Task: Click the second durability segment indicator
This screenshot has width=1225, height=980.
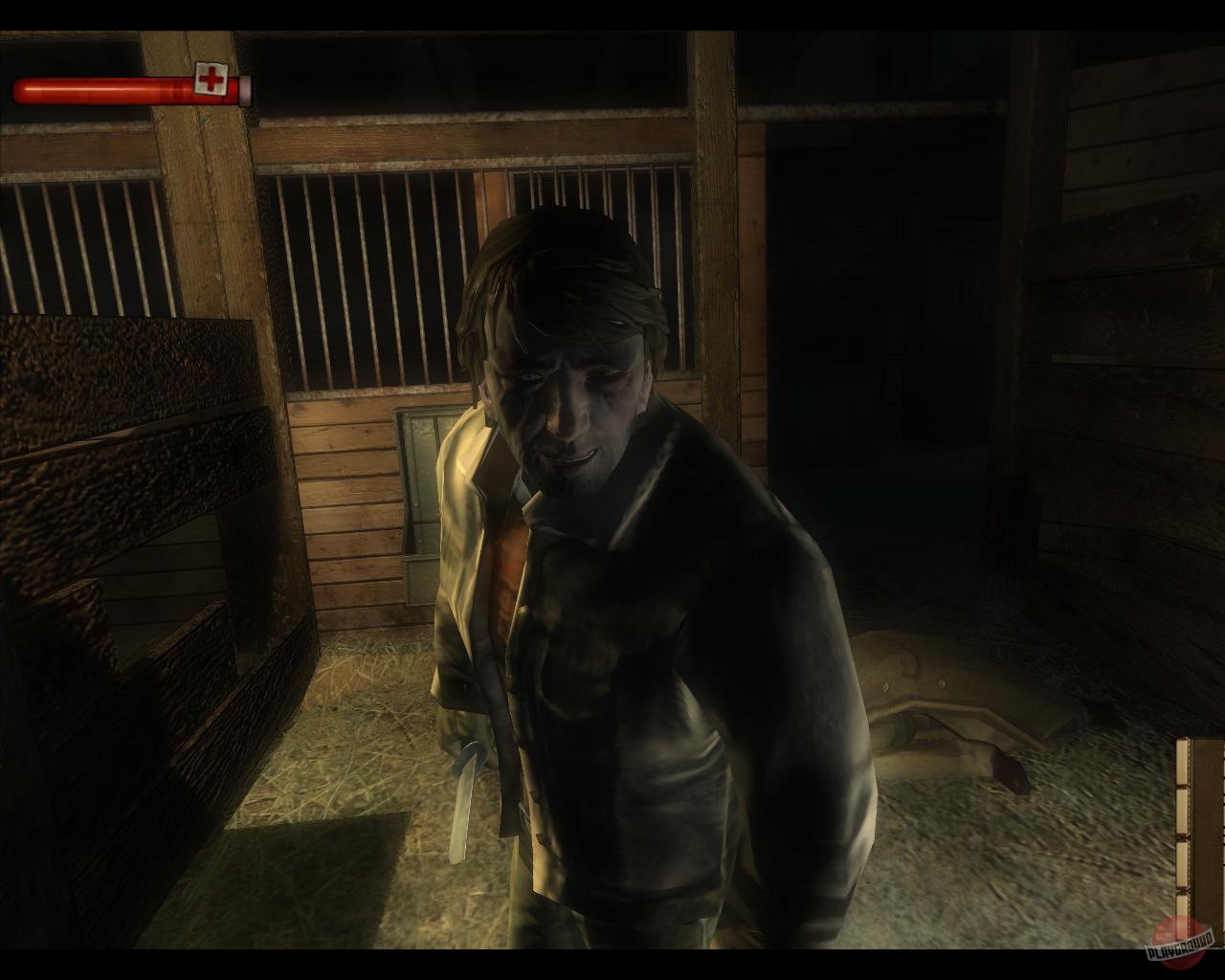Action: [1183, 812]
